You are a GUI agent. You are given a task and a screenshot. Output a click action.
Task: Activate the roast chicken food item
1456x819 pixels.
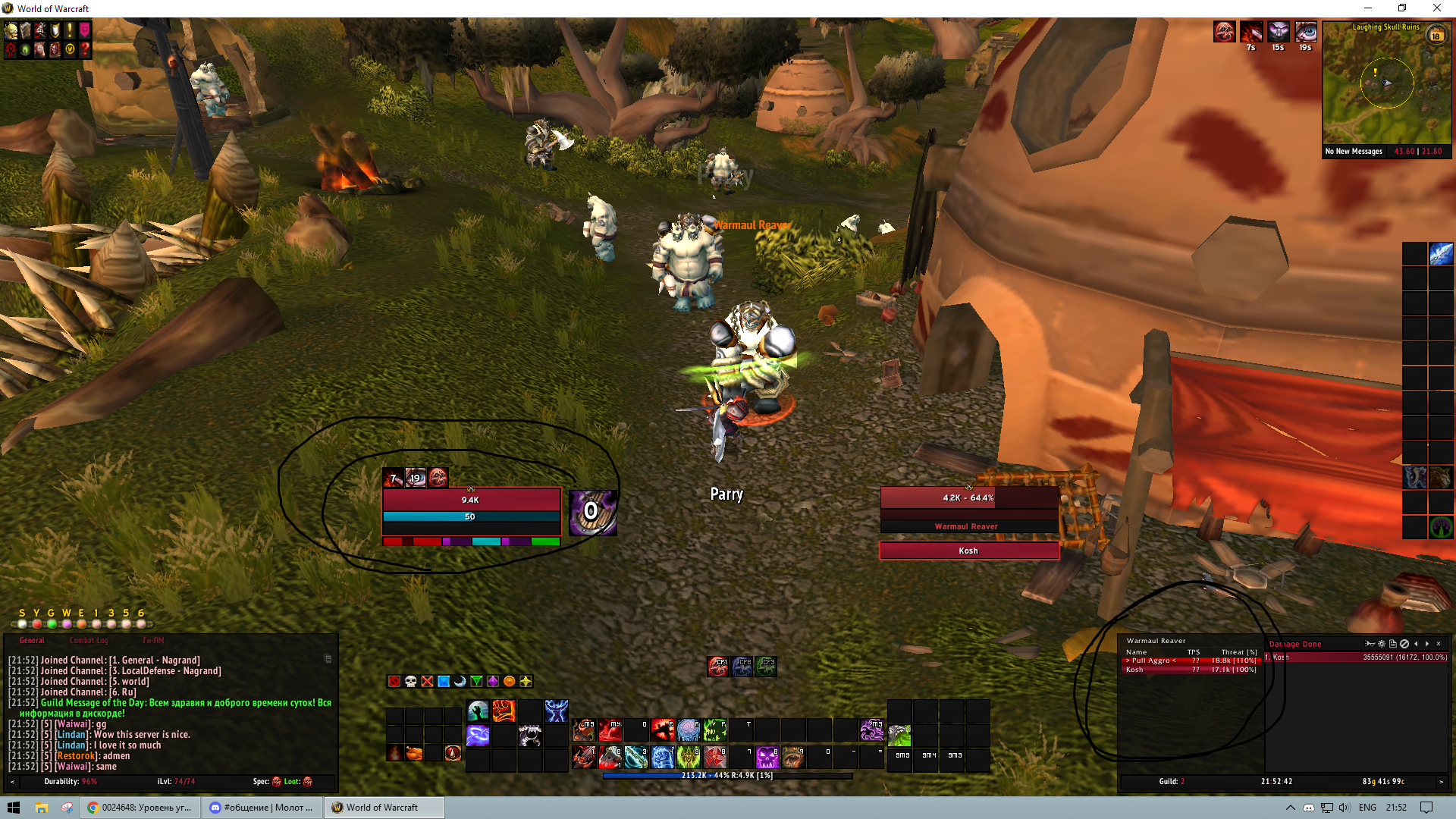click(x=413, y=753)
